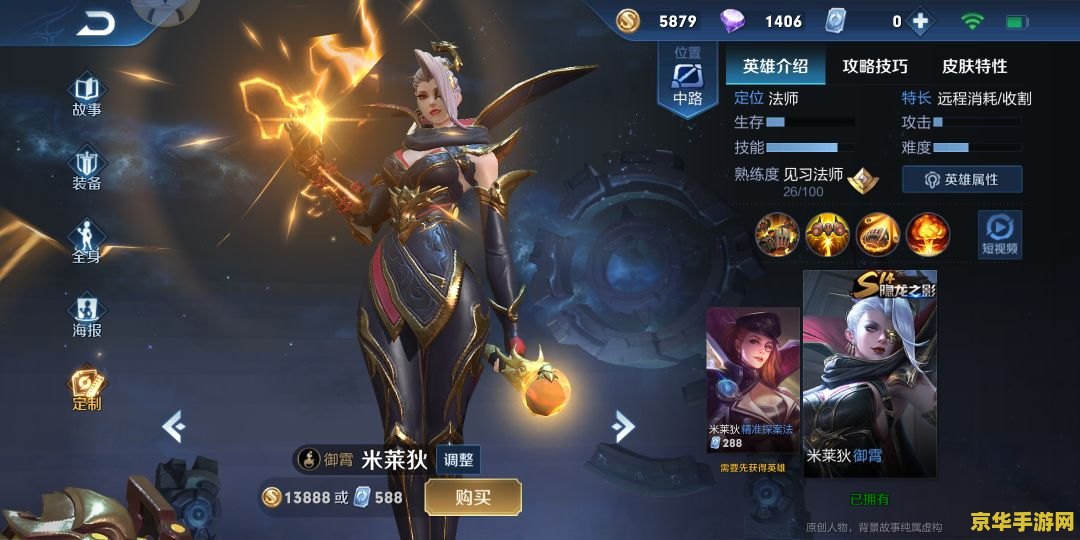Go back using the return arrow
The image size is (1080, 540).
click(x=97, y=24)
